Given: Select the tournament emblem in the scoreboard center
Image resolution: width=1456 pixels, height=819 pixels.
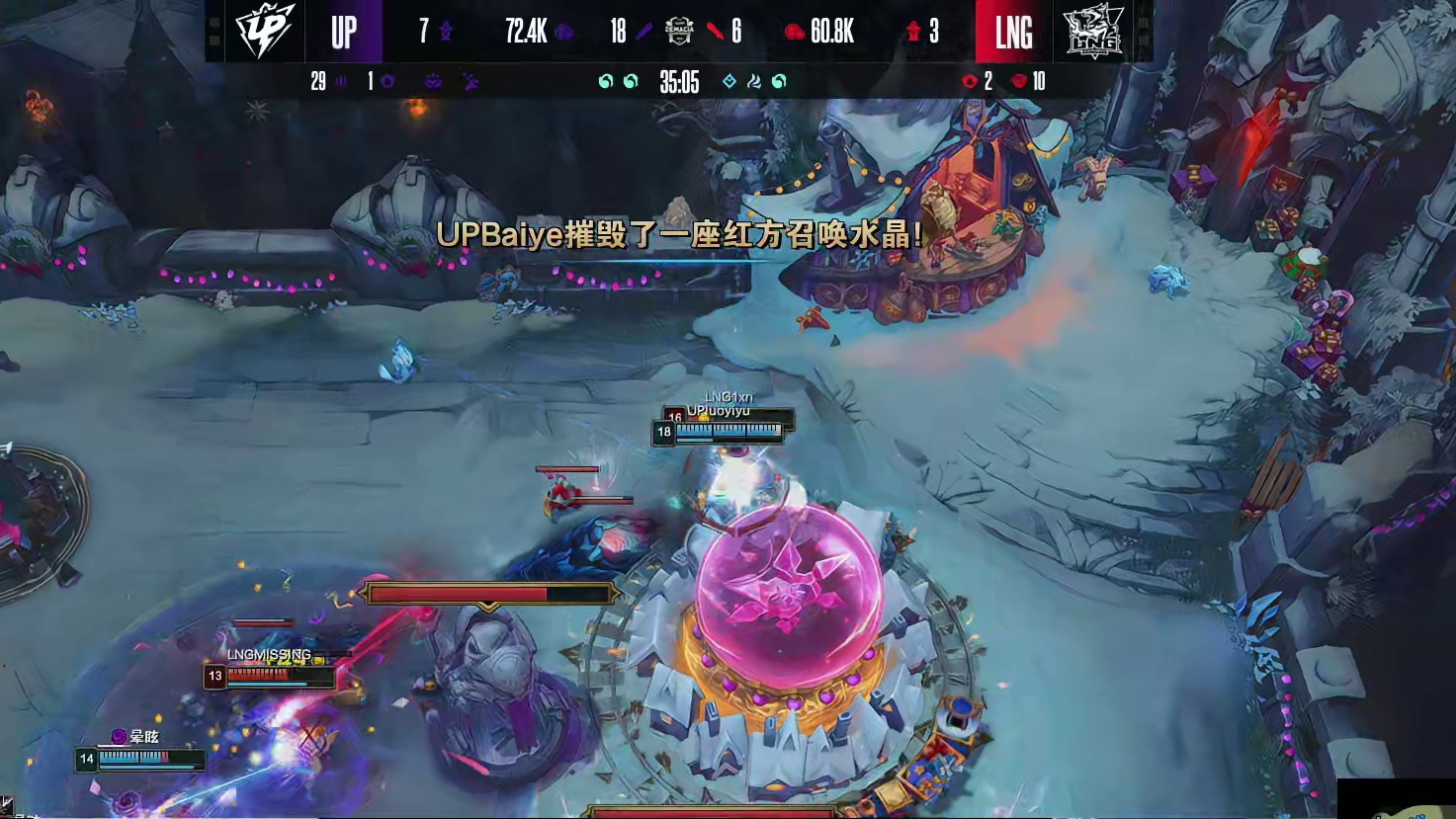Looking at the screenshot, I should (679, 32).
